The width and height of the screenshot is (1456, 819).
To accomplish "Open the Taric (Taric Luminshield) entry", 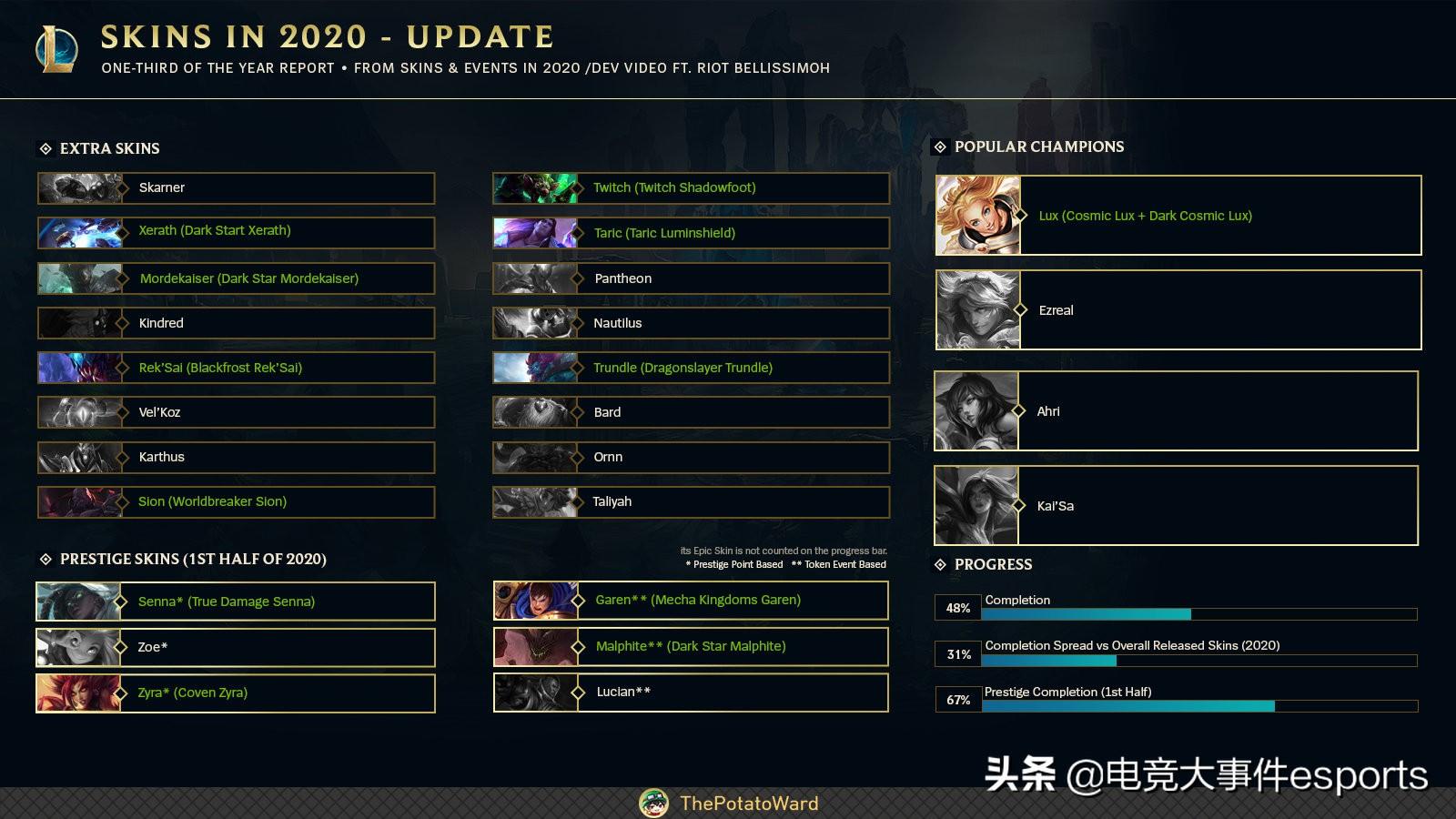I will click(692, 233).
